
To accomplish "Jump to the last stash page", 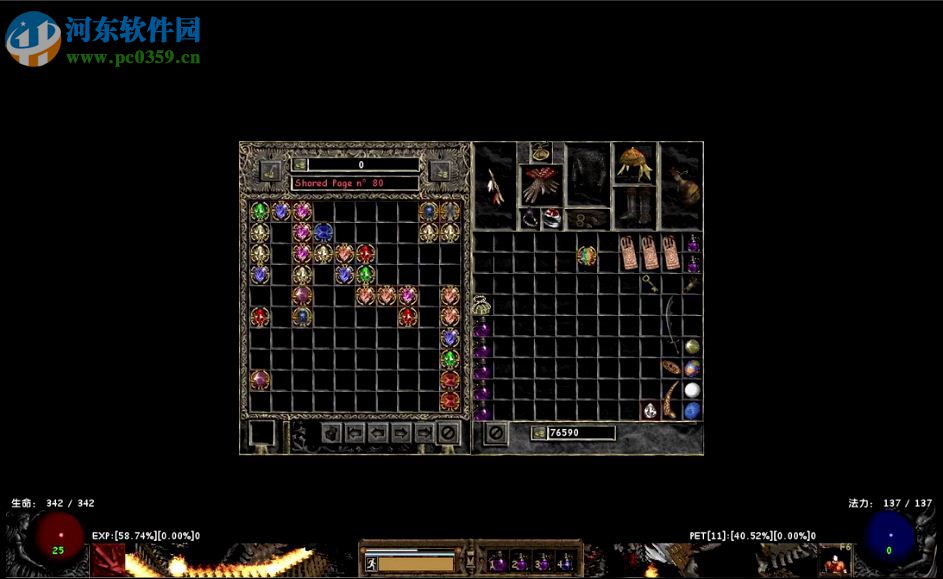I will [x=424, y=433].
